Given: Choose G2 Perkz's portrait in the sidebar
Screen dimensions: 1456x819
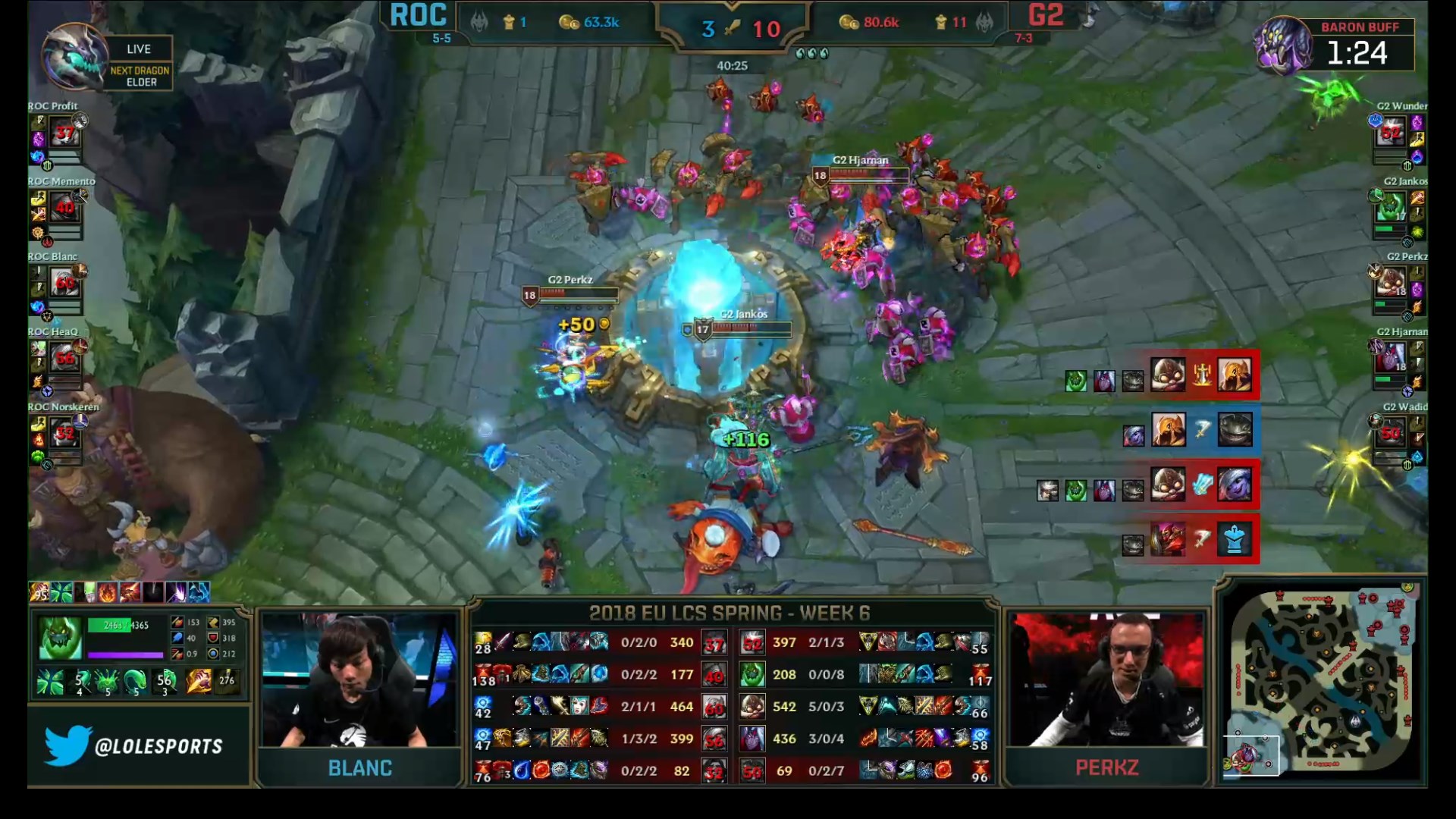Looking at the screenshot, I should pyautogui.click(x=1391, y=283).
